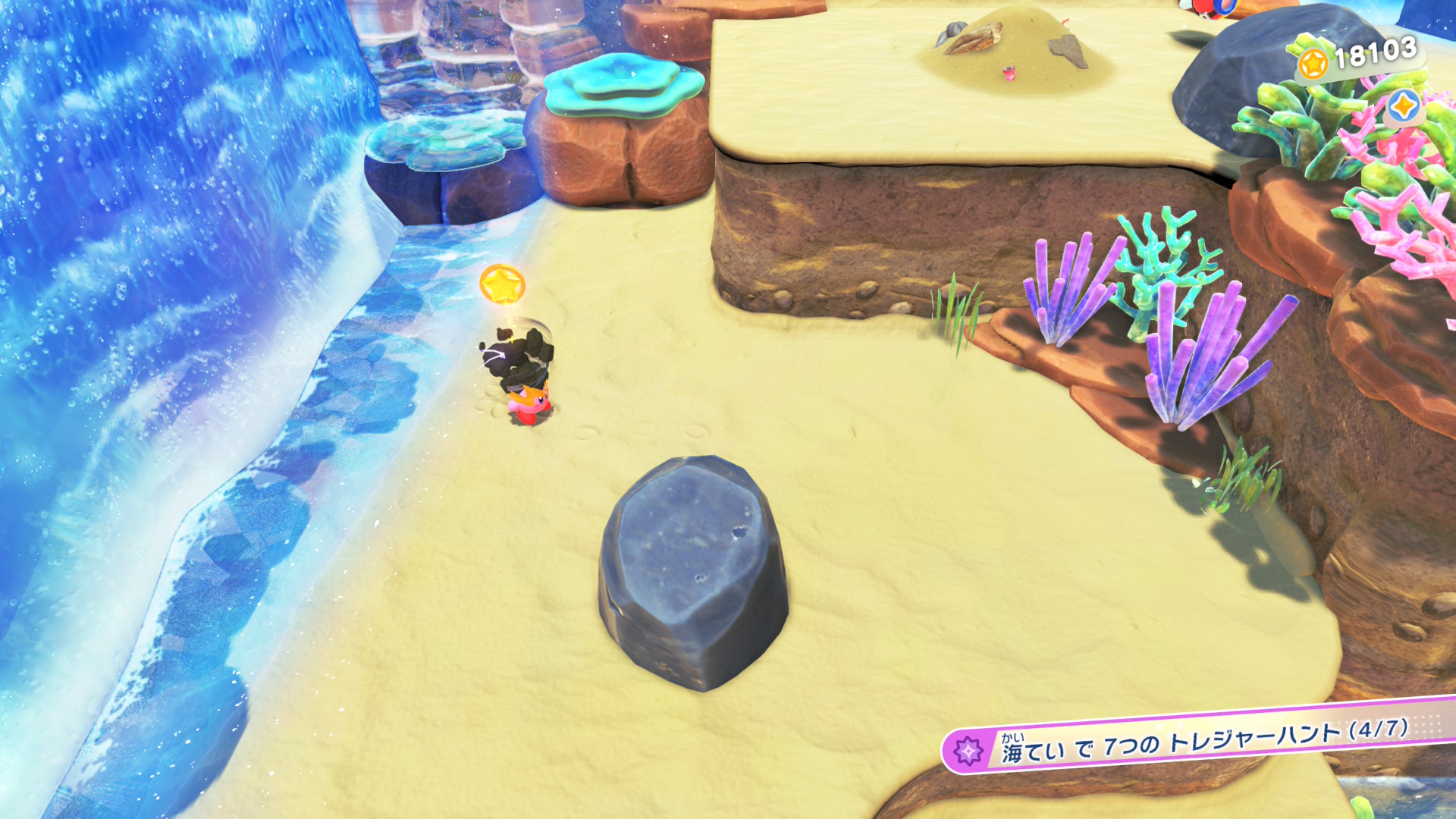This screenshot has width=1456, height=819.
Task: Click the purple mission badge icon
Action: coord(968,751)
